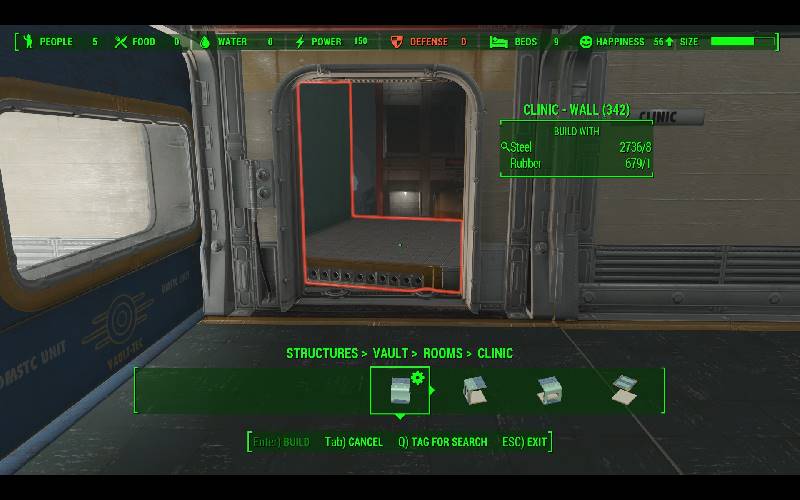The height and width of the screenshot is (500, 800).
Task: Select the highlighted Clinic Wall build piece
Action: pos(400,390)
